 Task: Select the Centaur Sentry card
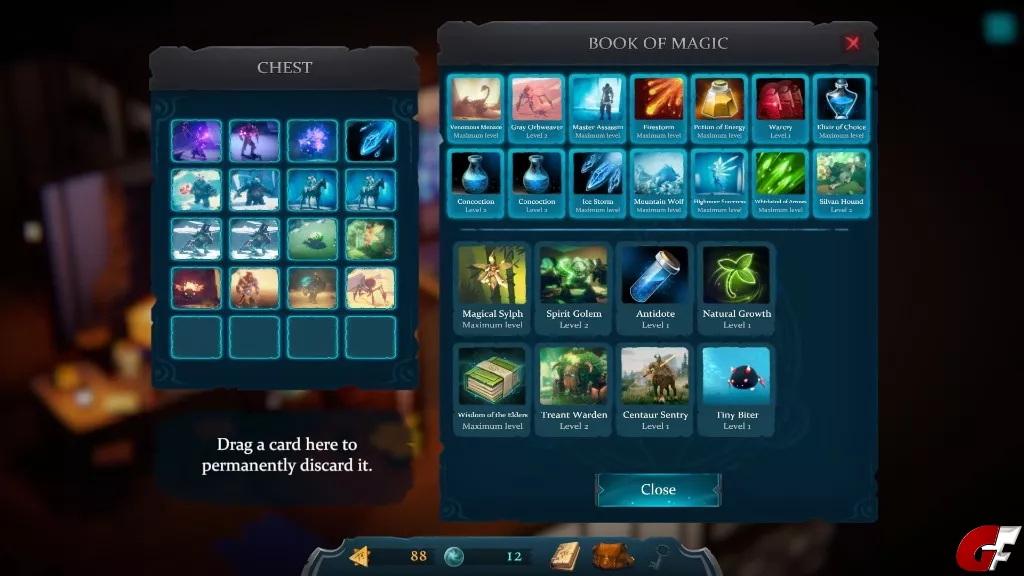[655, 388]
